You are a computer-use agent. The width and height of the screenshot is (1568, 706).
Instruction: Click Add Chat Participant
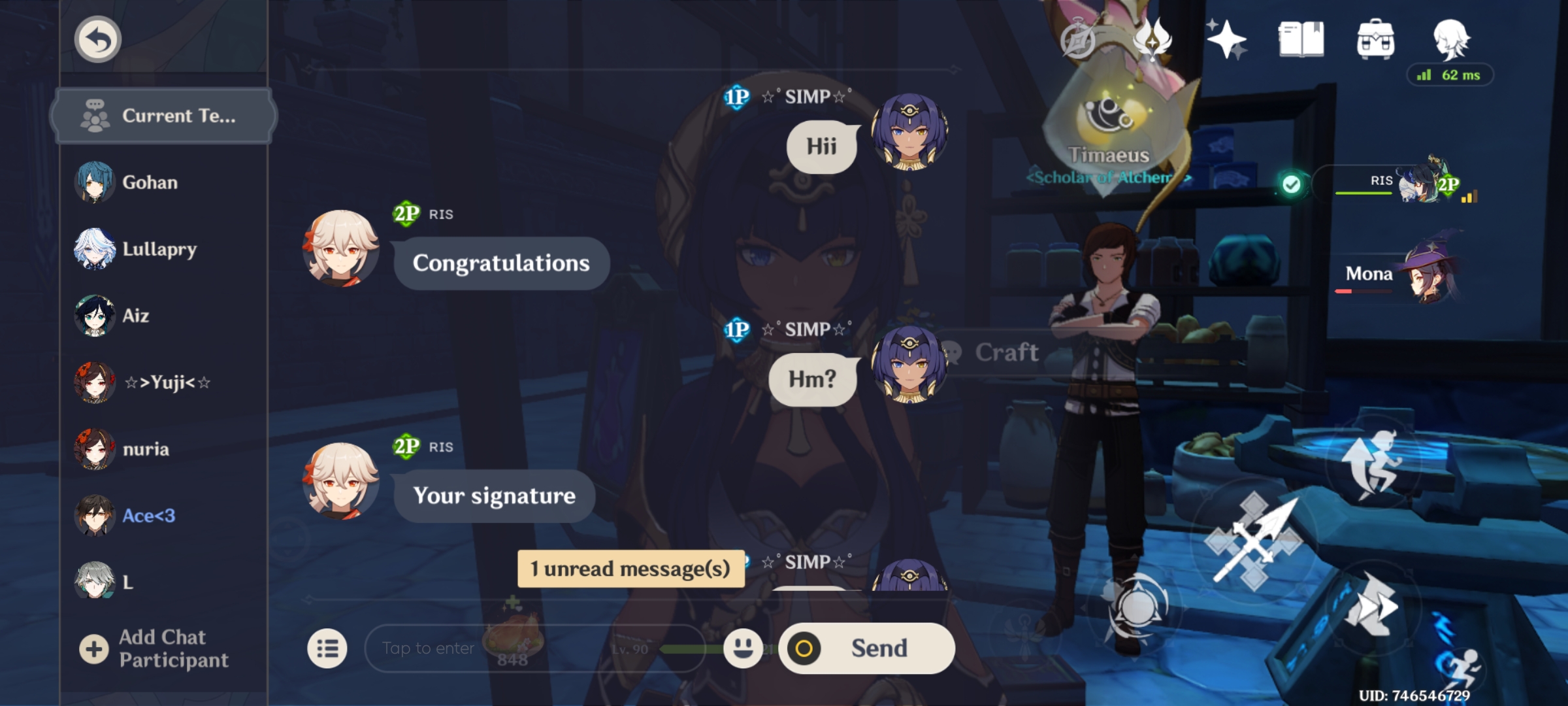click(x=157, y=648)
